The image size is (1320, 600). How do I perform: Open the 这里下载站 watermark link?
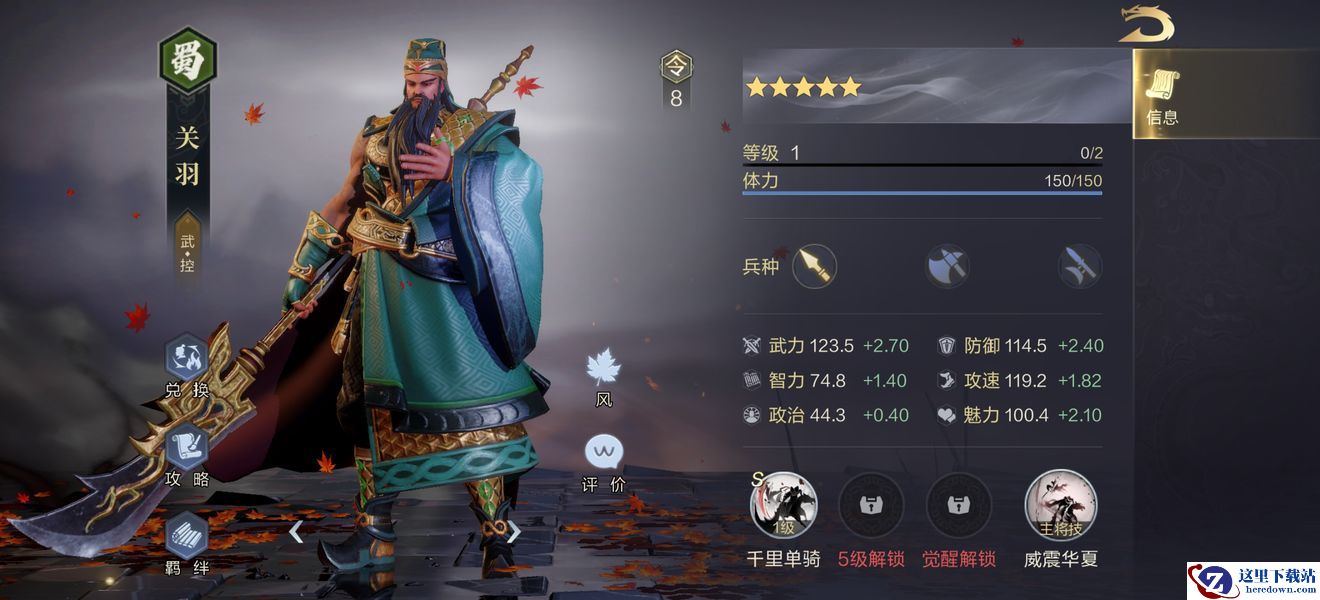[1253, 580]
